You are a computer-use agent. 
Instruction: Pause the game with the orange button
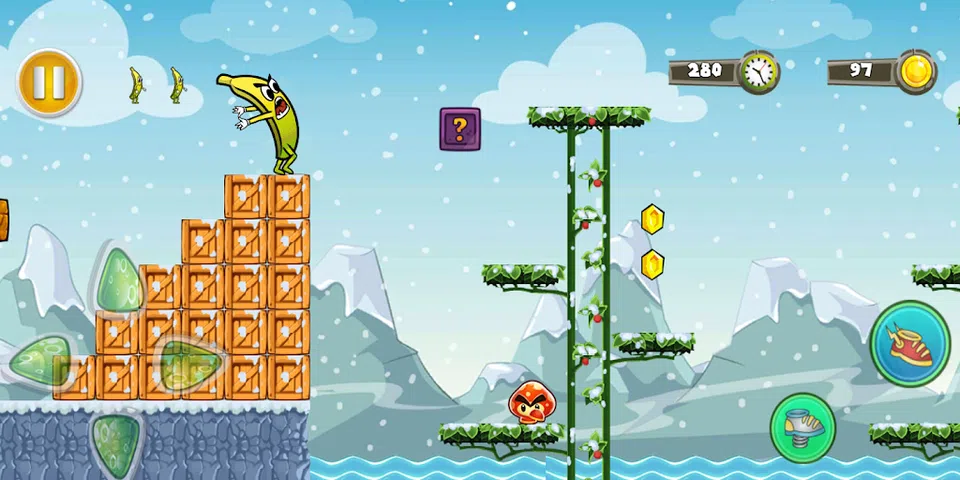tap(48, 83)
